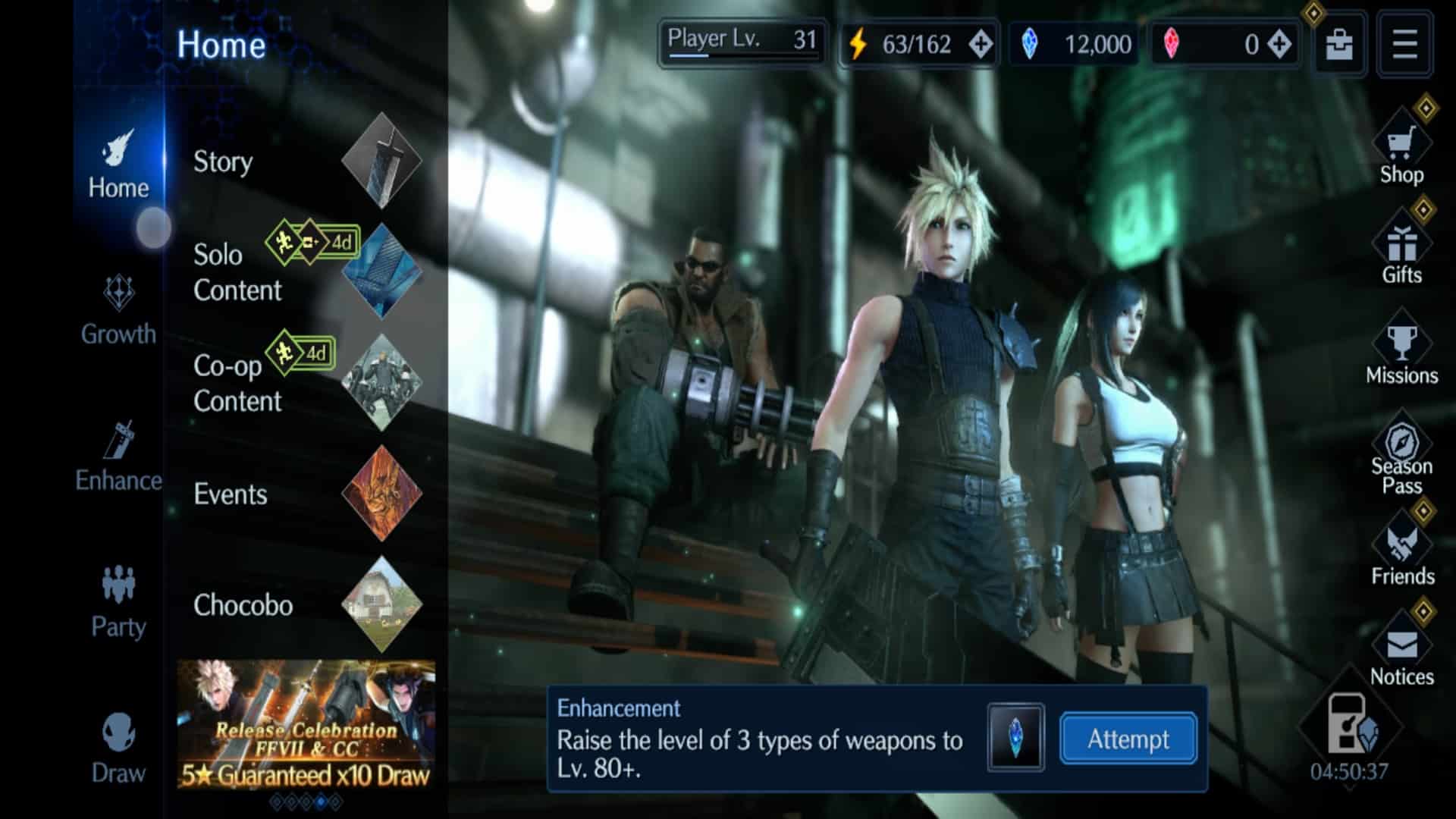The height and width of the screenshot is (819, 1456).
Task: Open the Gifts panel
Action: [1400, 250]
